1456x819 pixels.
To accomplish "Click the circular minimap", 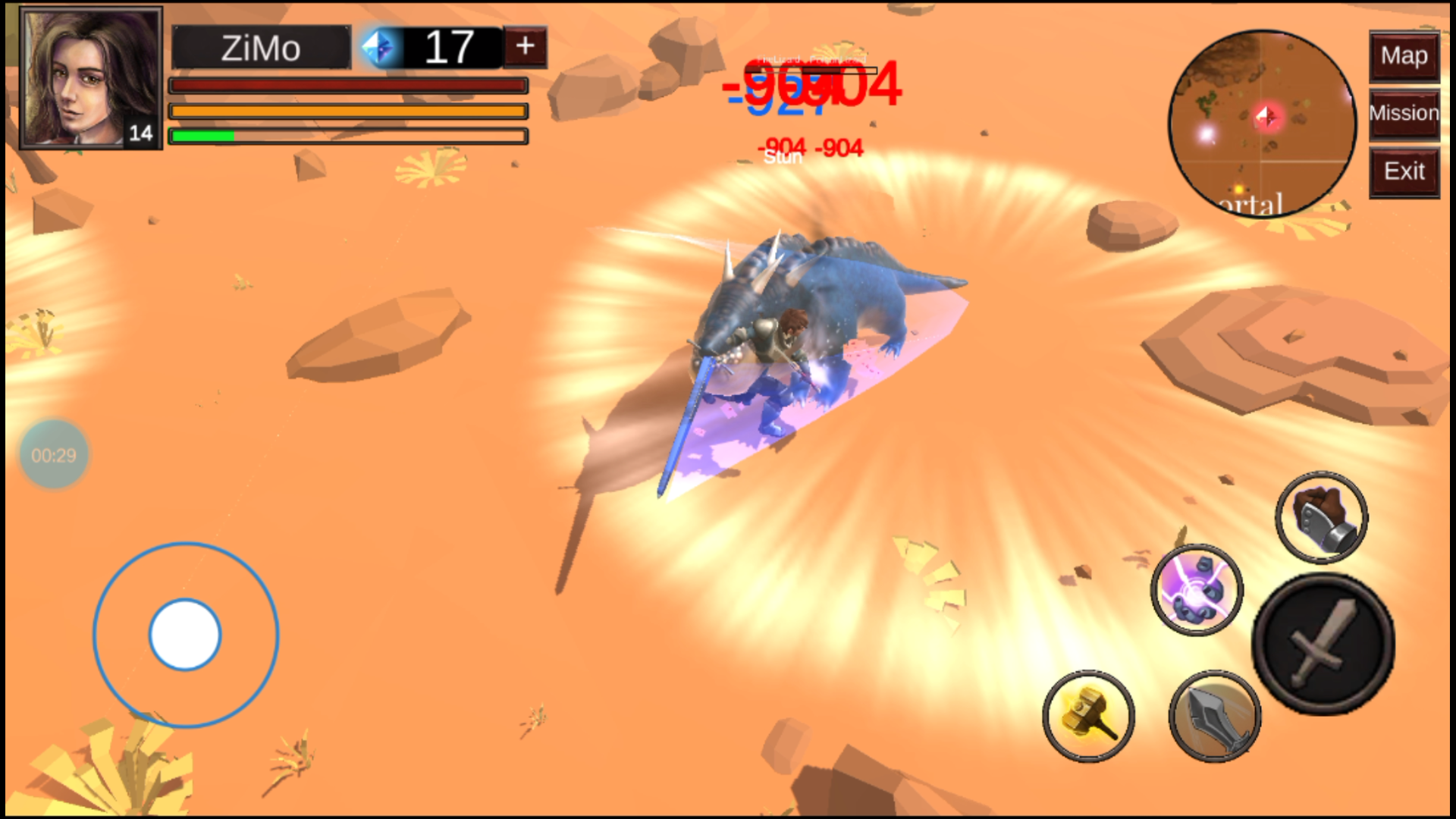I will [x=1262, y=123].
